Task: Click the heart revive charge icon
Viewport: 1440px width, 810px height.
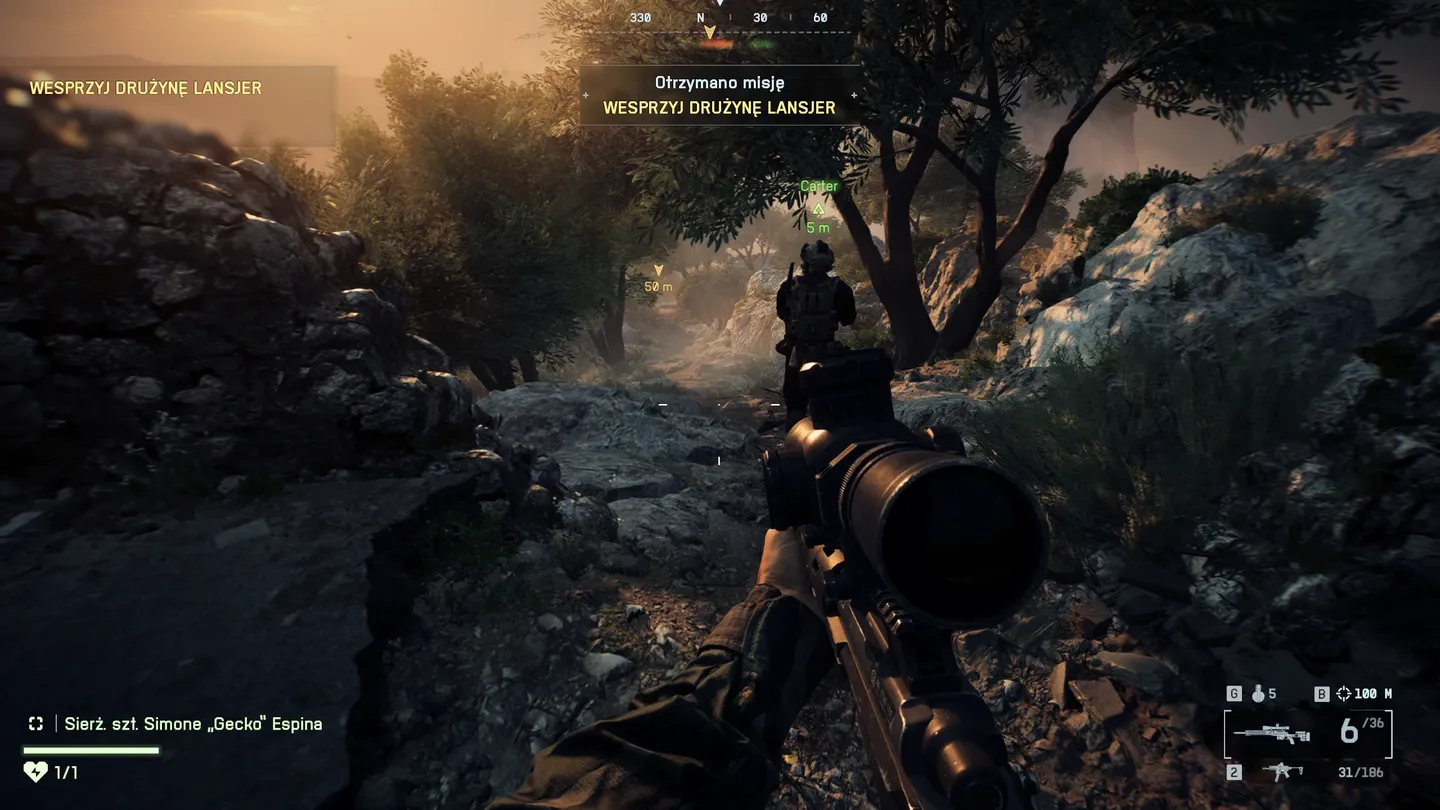Action: [35, 772]
